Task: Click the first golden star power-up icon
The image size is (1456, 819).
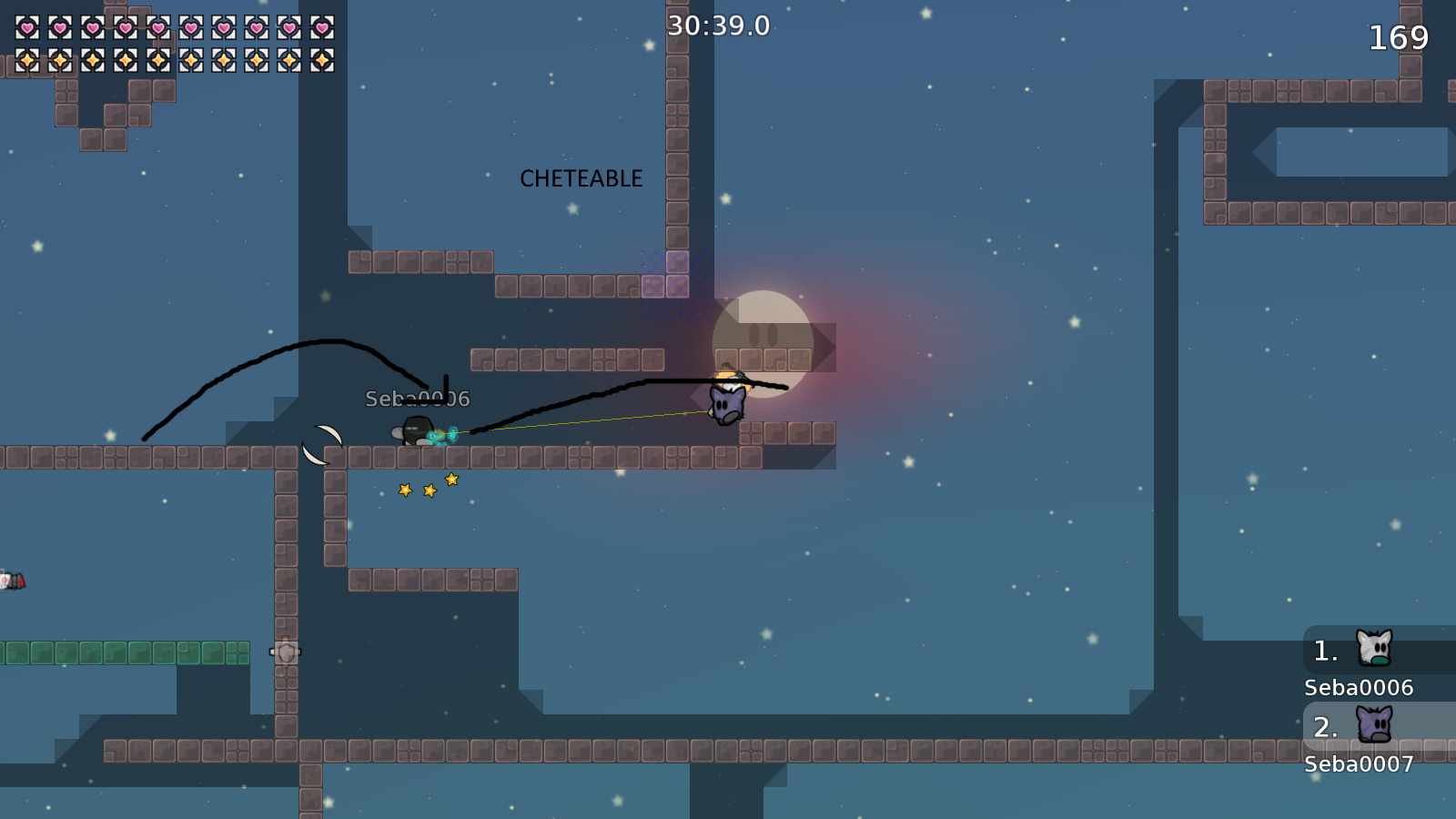Action: click(x=27, y=62)
